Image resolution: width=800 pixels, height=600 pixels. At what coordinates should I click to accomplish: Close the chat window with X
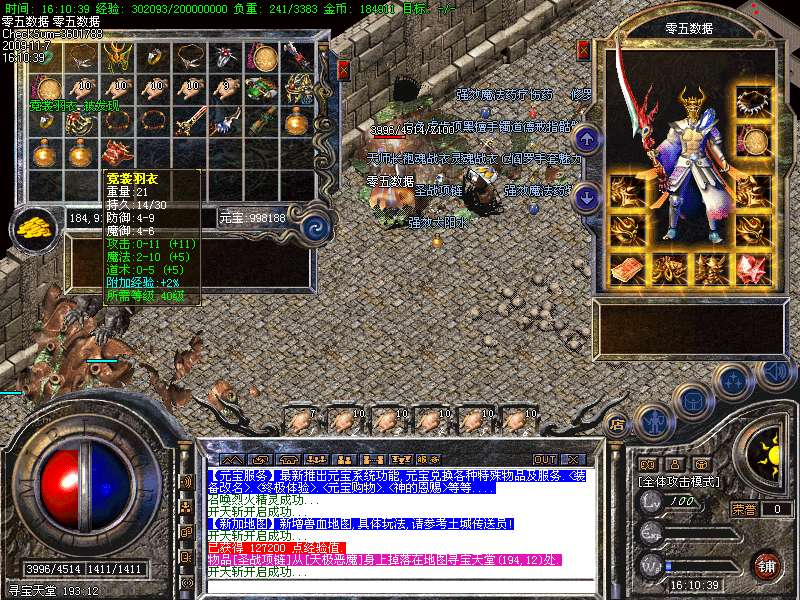573,459
